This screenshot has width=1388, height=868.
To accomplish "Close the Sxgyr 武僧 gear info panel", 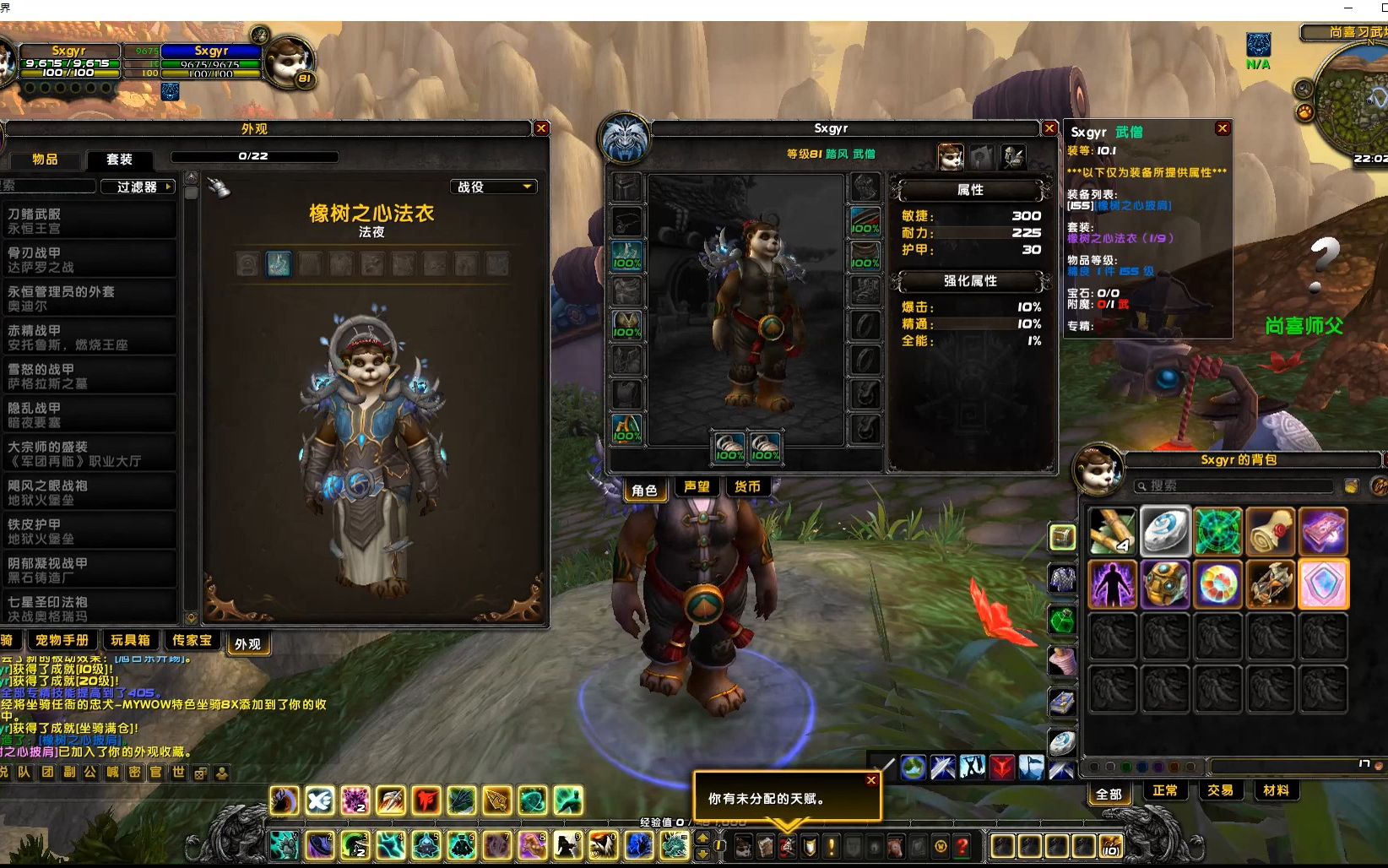I will point(1222,128).
